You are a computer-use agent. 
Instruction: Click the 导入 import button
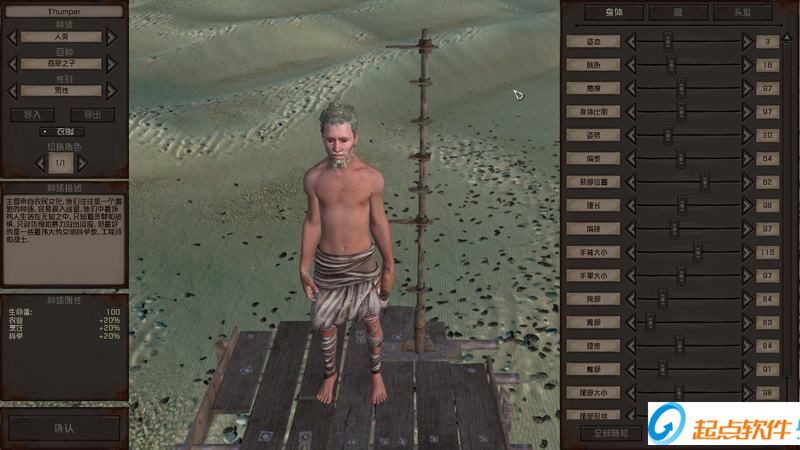[x=33, y=115]
